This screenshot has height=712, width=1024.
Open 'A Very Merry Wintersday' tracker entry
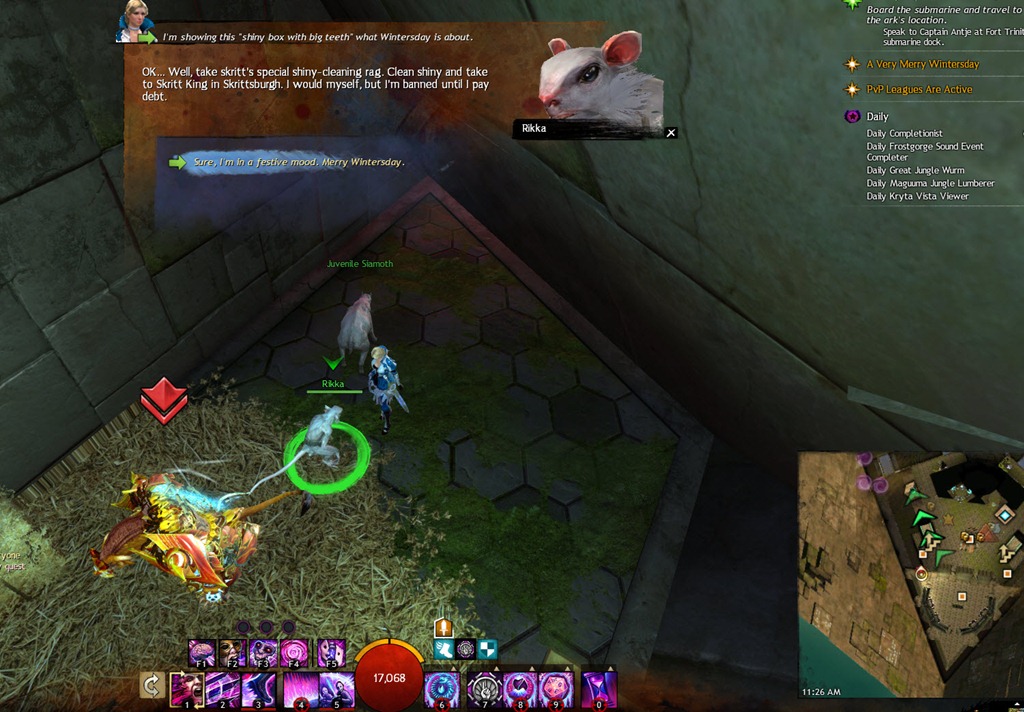pos(922,64)
